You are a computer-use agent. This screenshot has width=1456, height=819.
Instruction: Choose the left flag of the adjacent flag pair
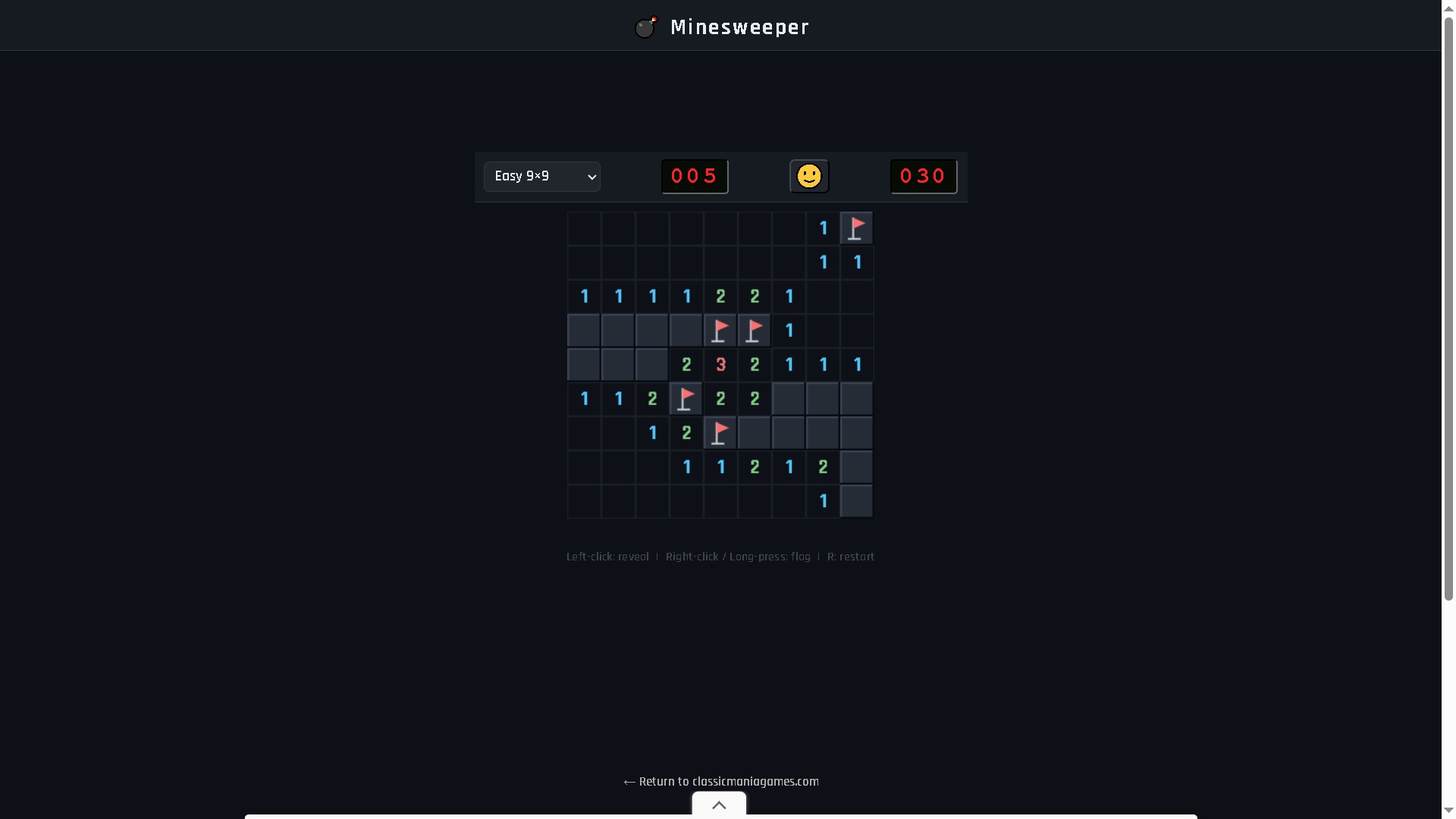pyautogui.click(x=720, y=331)
